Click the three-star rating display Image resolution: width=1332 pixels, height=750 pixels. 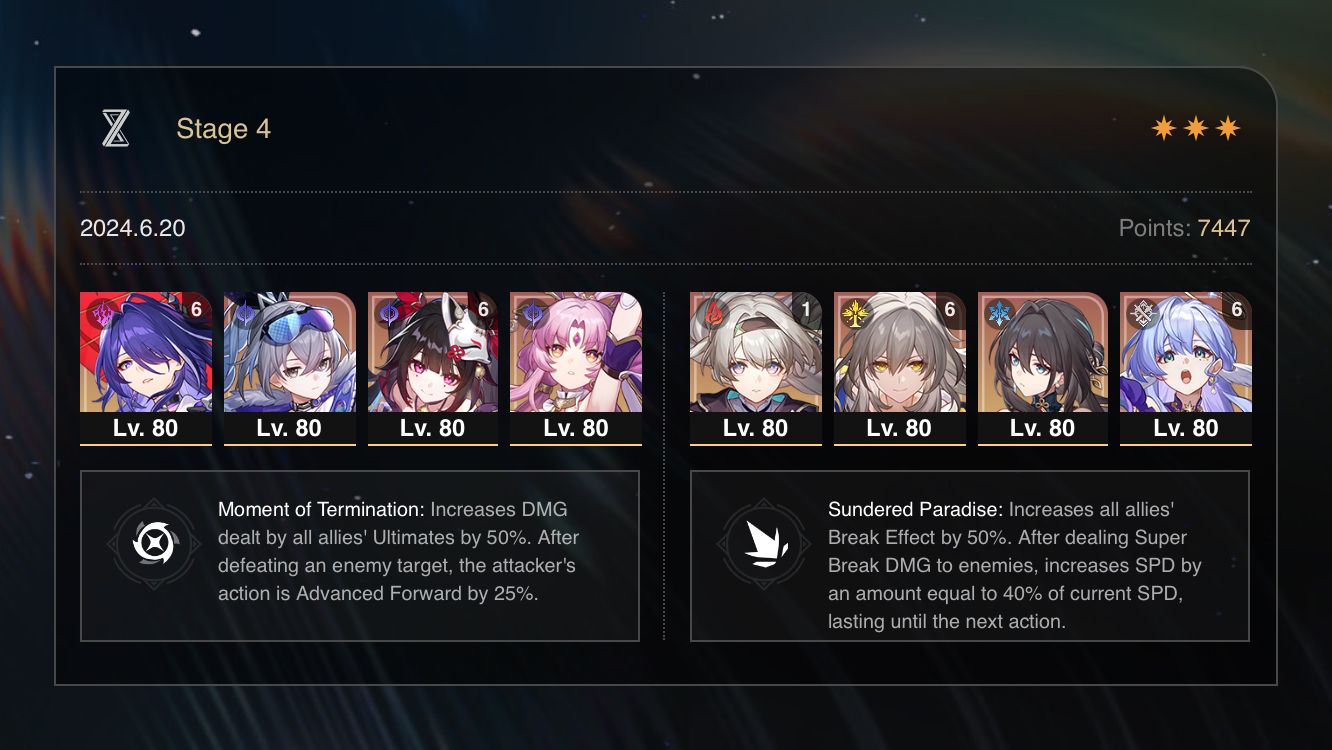pyautogui.click(x=1196, y=128)
